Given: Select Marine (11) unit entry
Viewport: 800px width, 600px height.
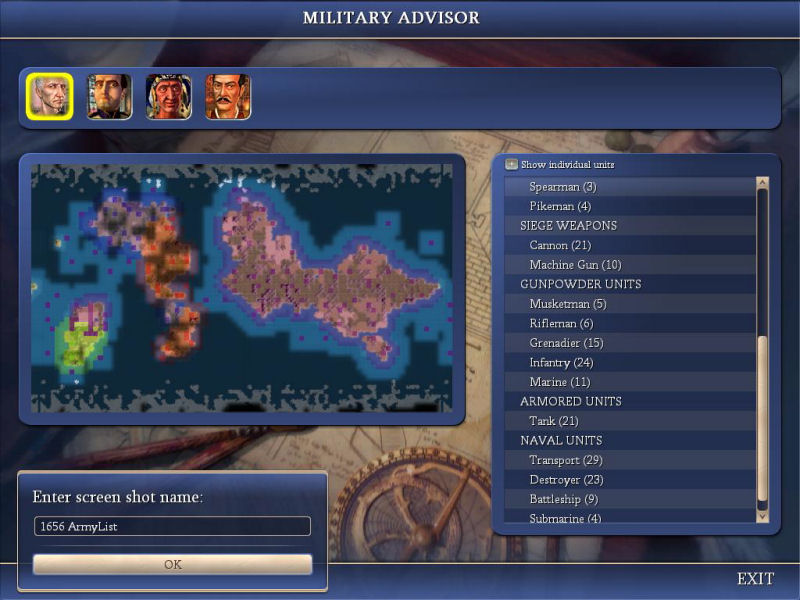Looking at the screenshot, I should (560, 382).
